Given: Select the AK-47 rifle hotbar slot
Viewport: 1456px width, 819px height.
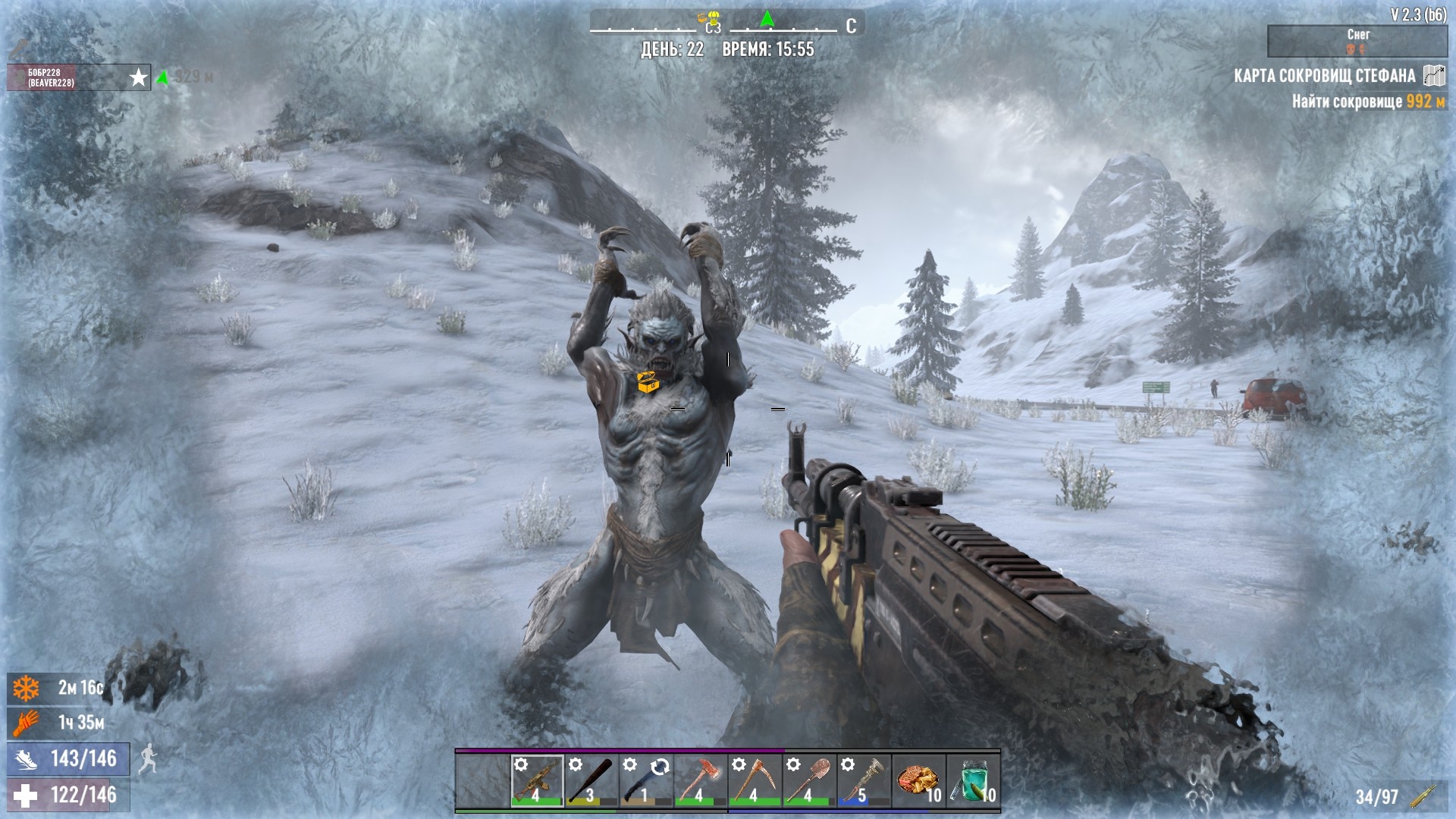Looking at the screenshot, I should (x=537, y=780).
